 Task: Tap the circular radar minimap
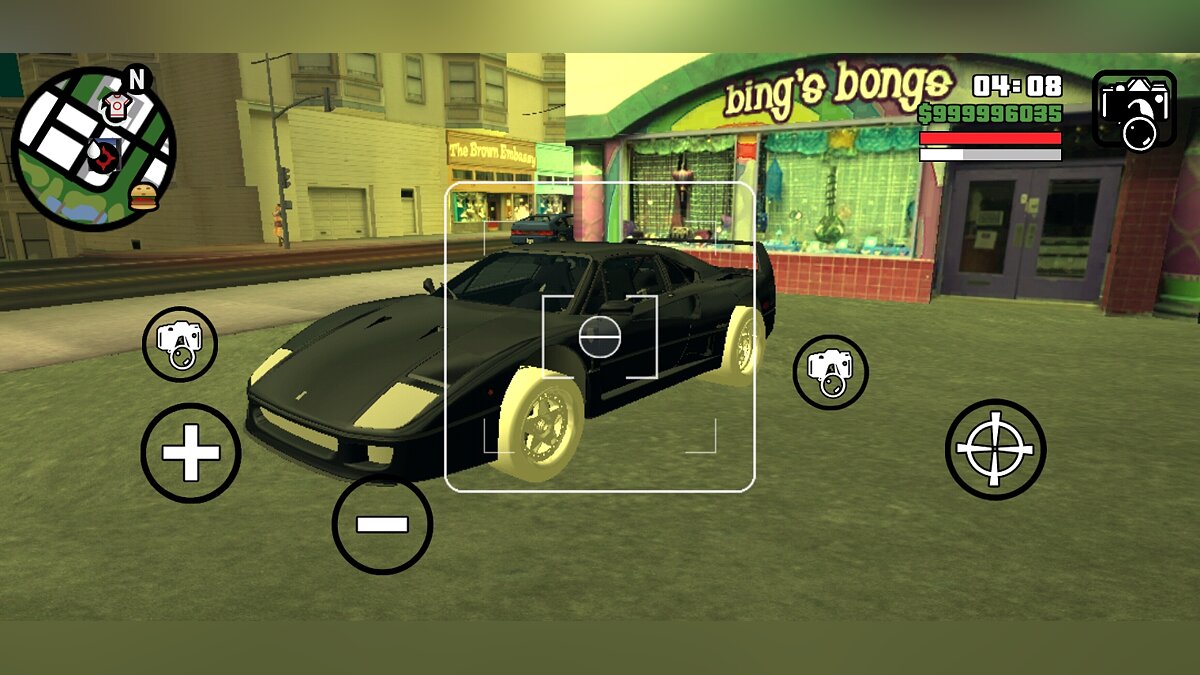93,148
